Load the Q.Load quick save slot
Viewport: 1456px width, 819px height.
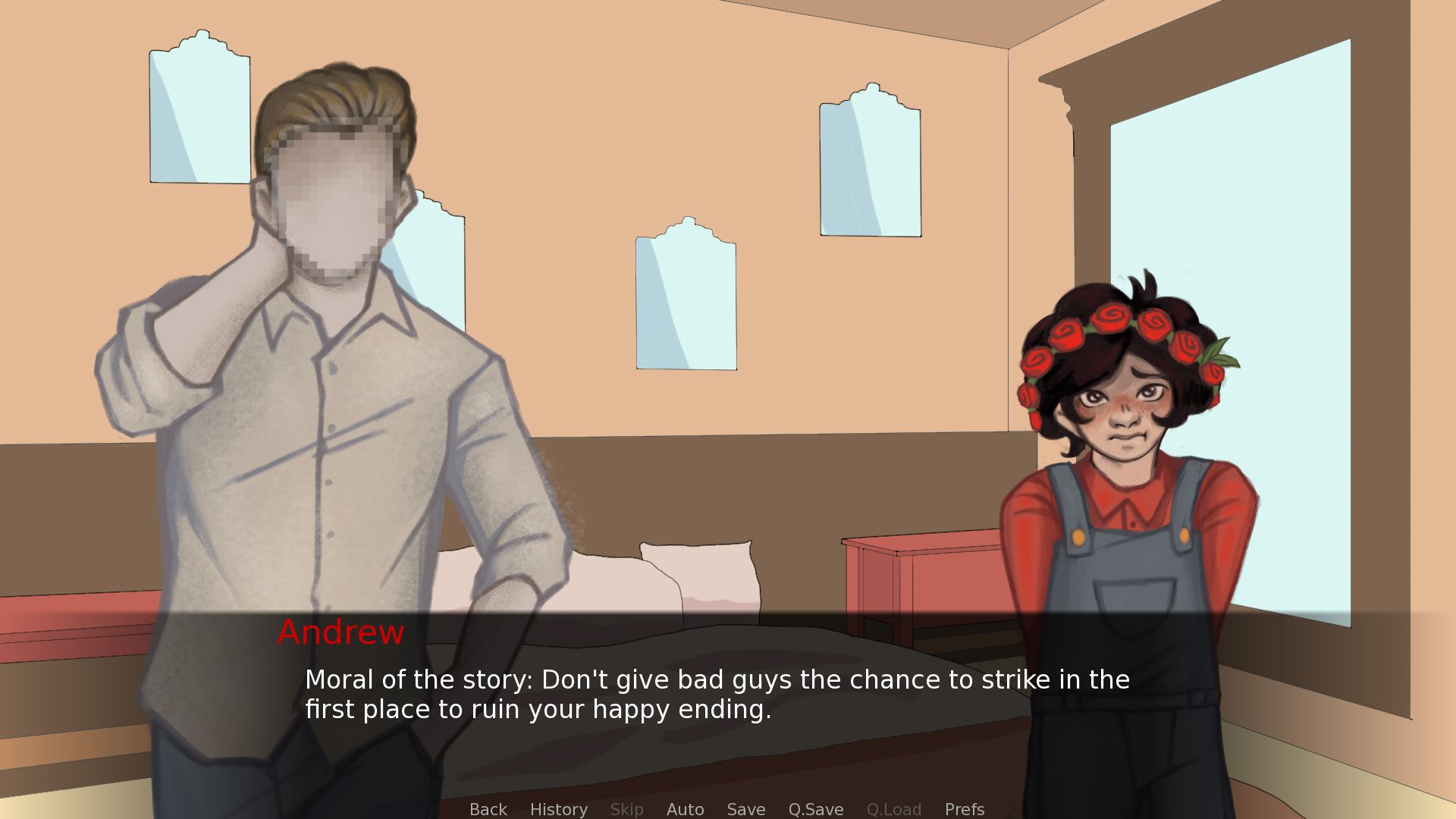pos(894,809)
